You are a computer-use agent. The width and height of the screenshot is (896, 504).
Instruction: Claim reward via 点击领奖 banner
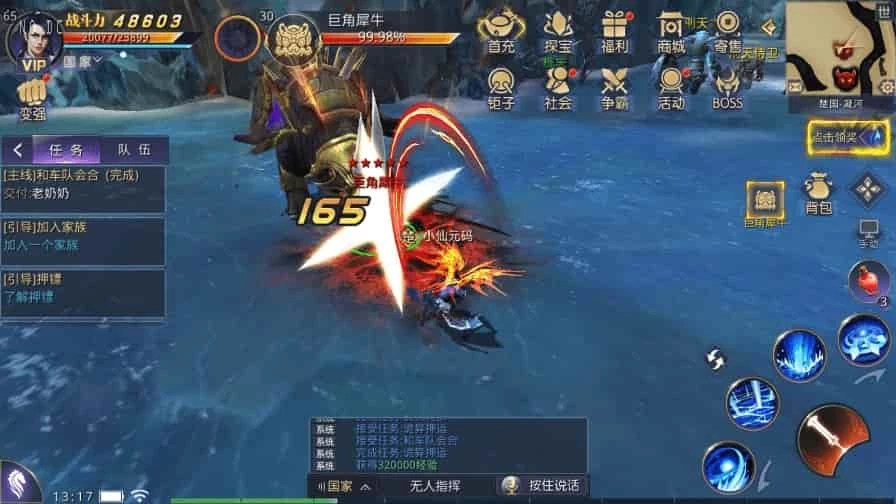pos(848,137)
